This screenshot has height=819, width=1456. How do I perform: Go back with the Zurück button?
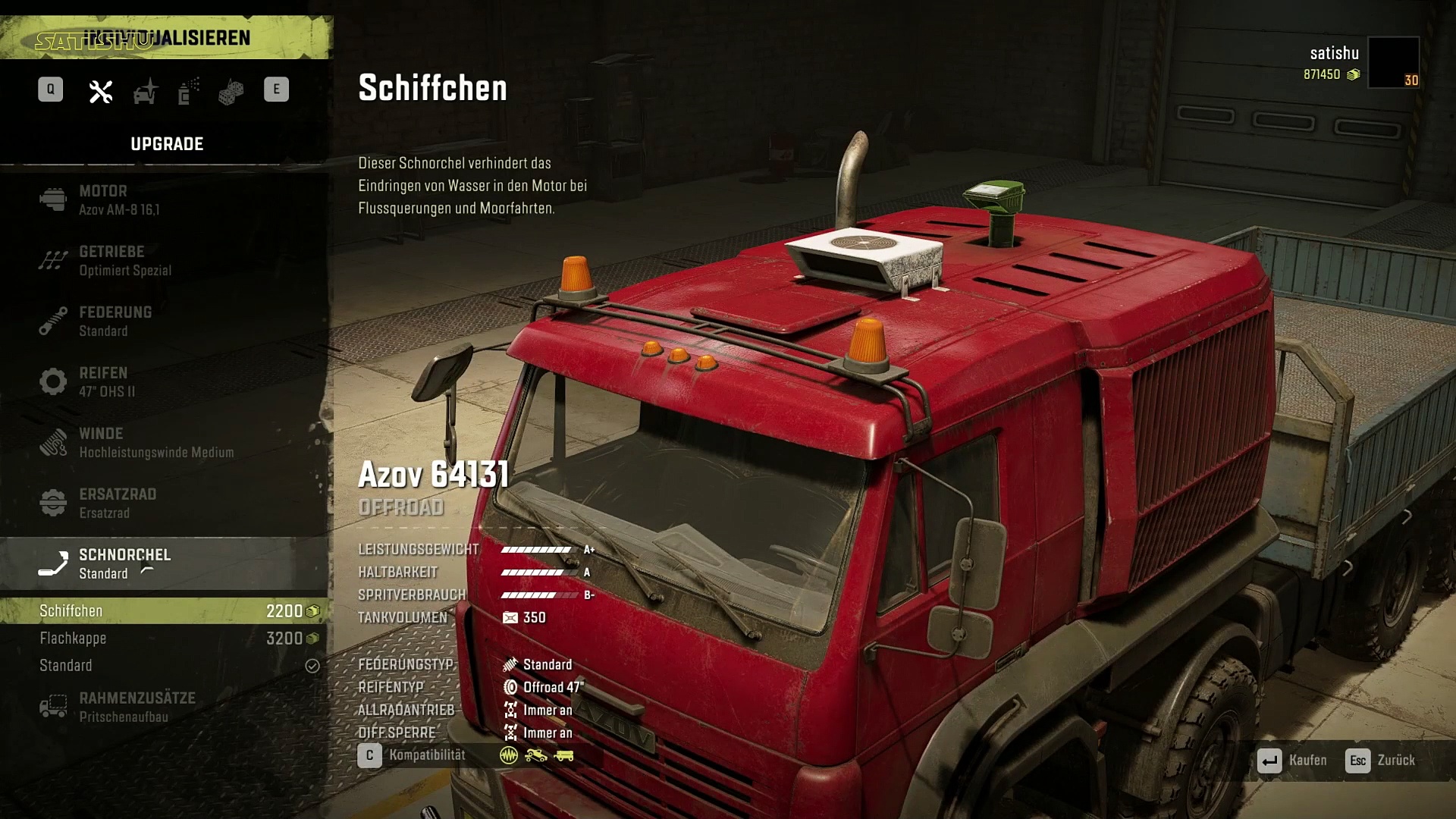point(1380,761)
